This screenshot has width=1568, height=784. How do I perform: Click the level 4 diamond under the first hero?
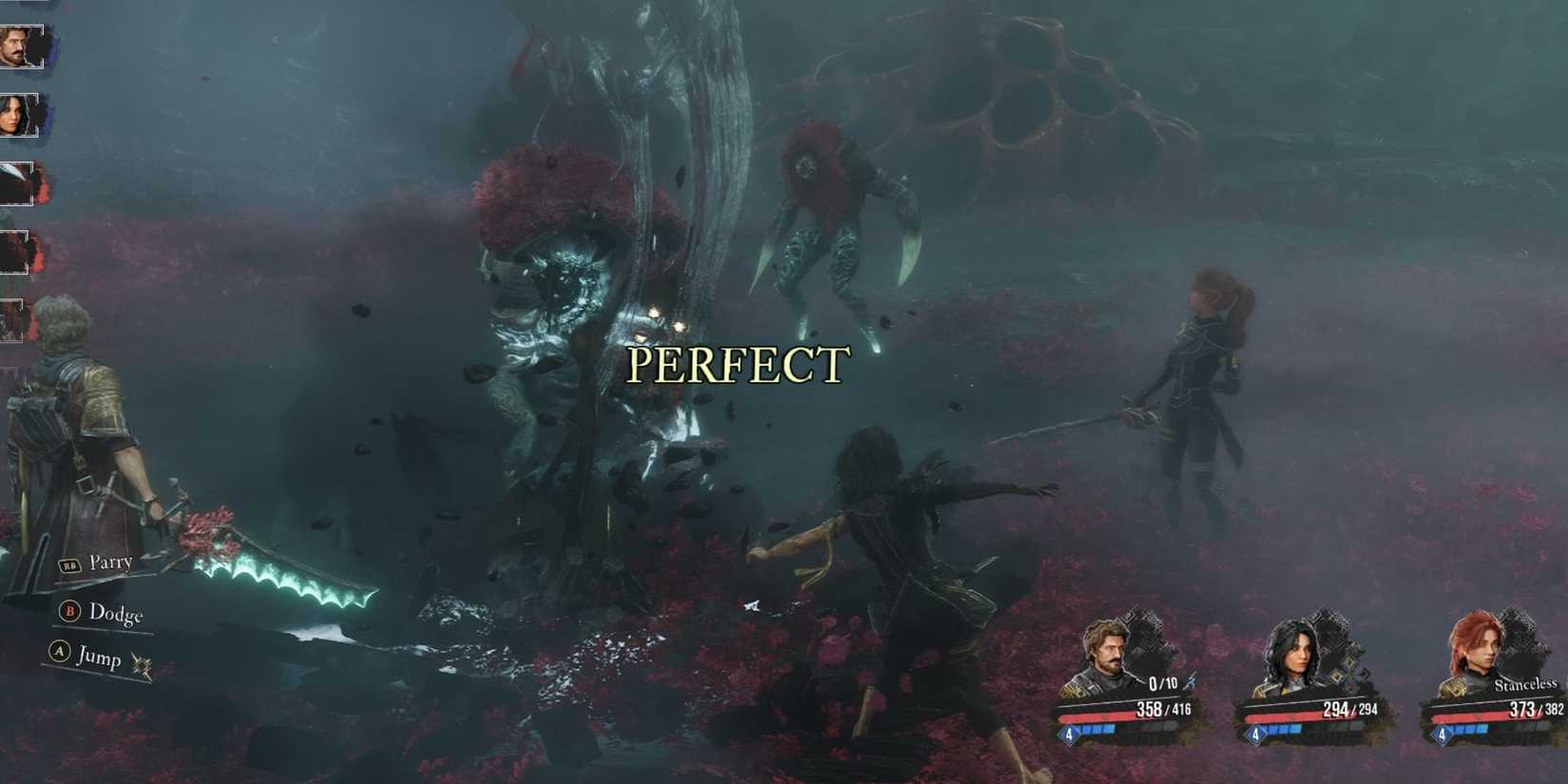click(1069, 735)
